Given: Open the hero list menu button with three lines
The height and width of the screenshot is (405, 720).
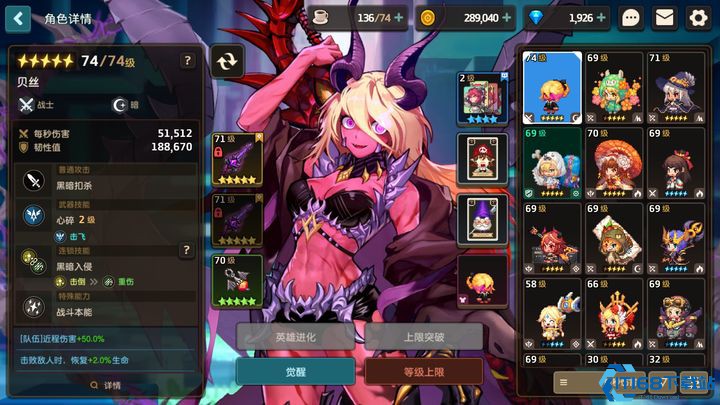Looking at the screenshot, I should tap(565, 382).
